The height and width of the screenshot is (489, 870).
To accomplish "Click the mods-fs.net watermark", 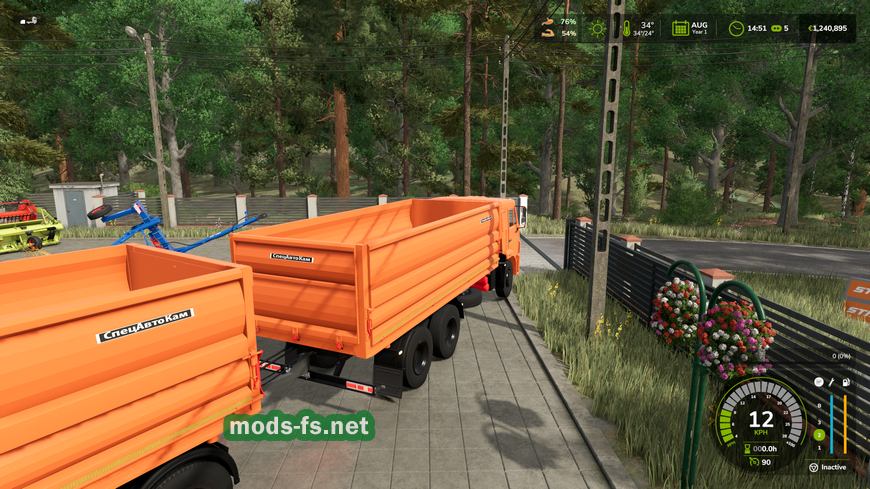I will click(x=298, y=427).
